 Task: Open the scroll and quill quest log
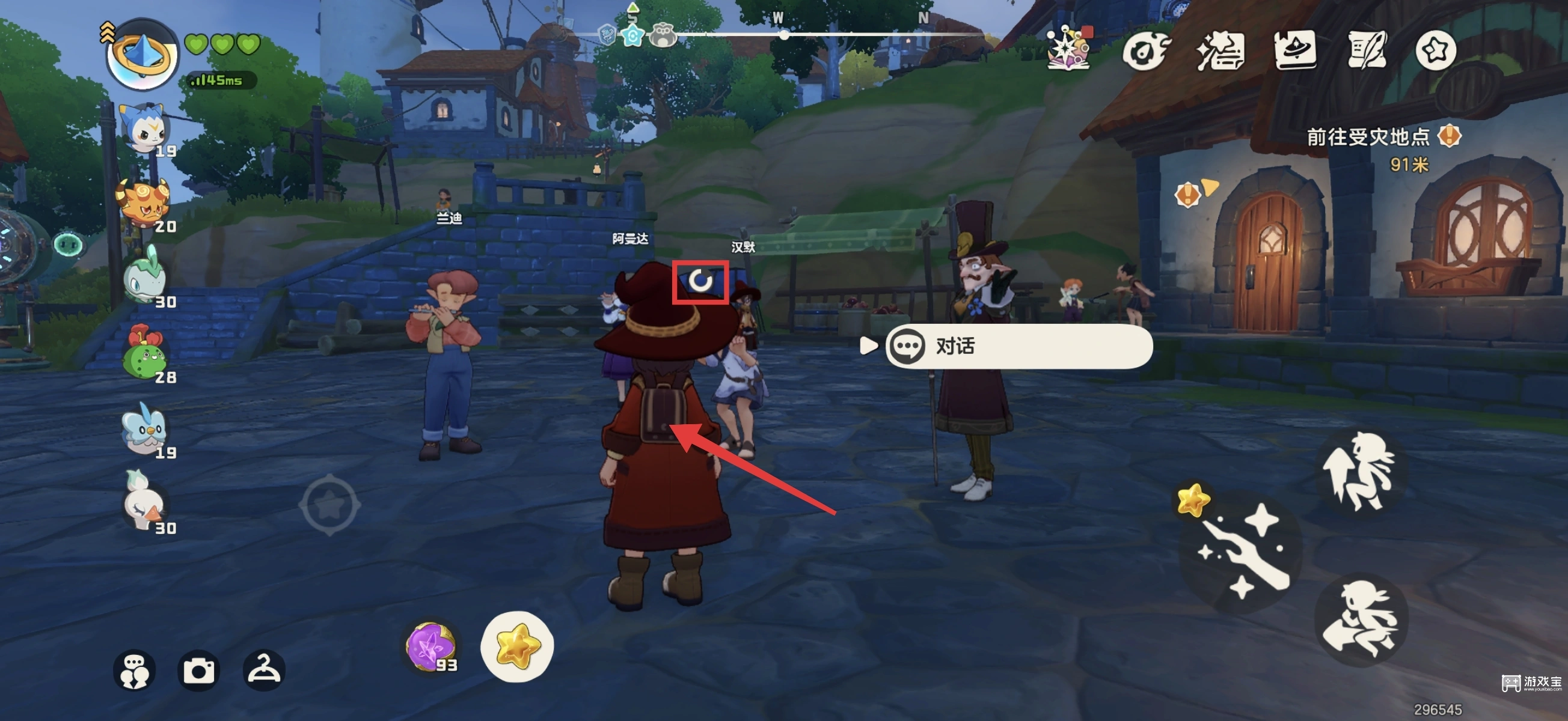click(1367, 50)
